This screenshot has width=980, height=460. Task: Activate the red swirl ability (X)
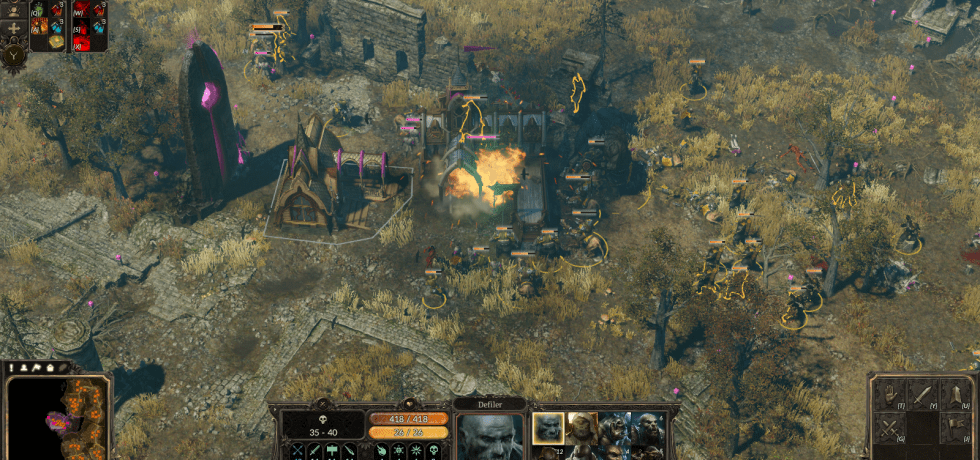point(83,41)
